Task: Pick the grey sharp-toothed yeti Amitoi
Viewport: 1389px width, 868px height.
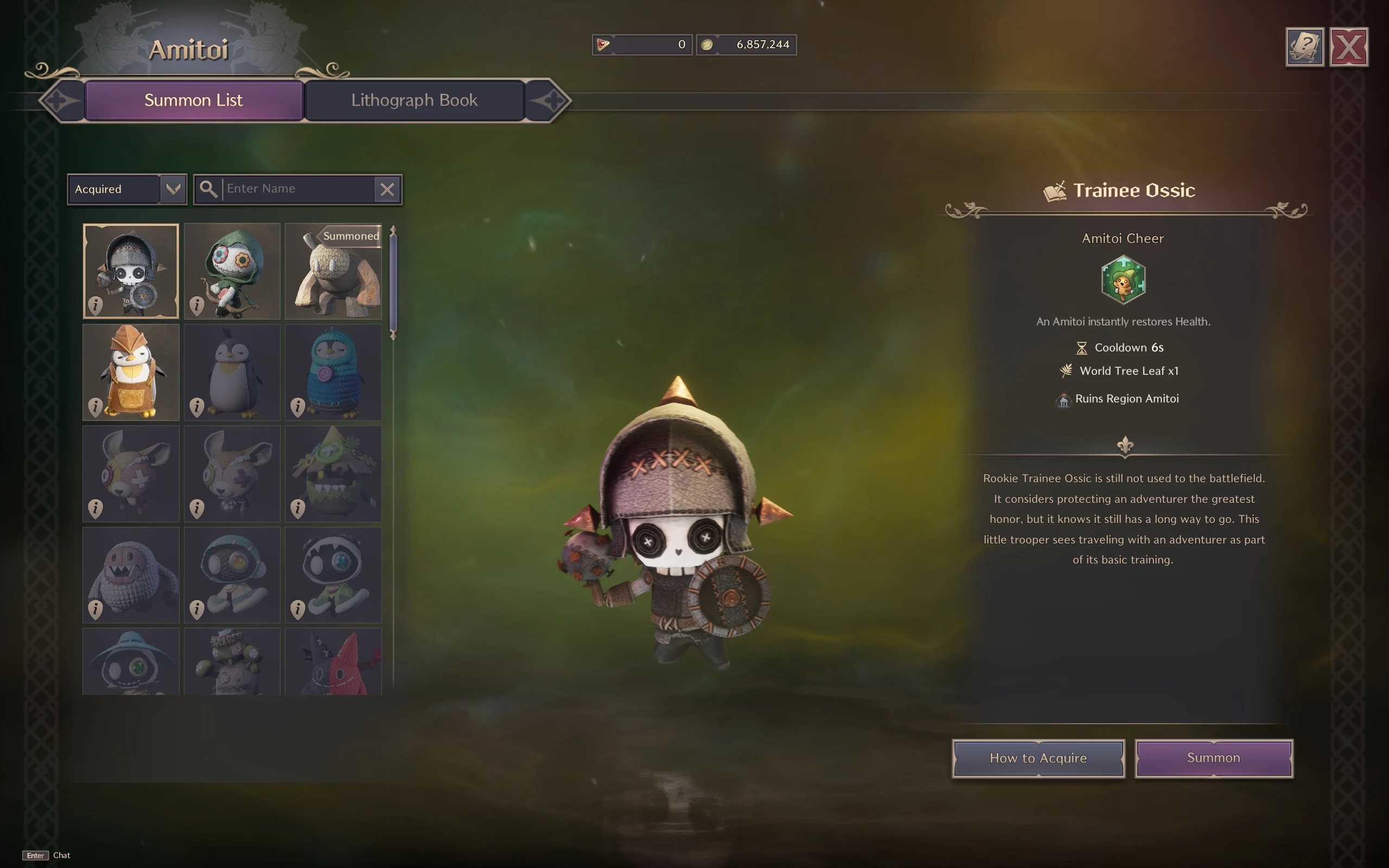Action: point(131,575)
